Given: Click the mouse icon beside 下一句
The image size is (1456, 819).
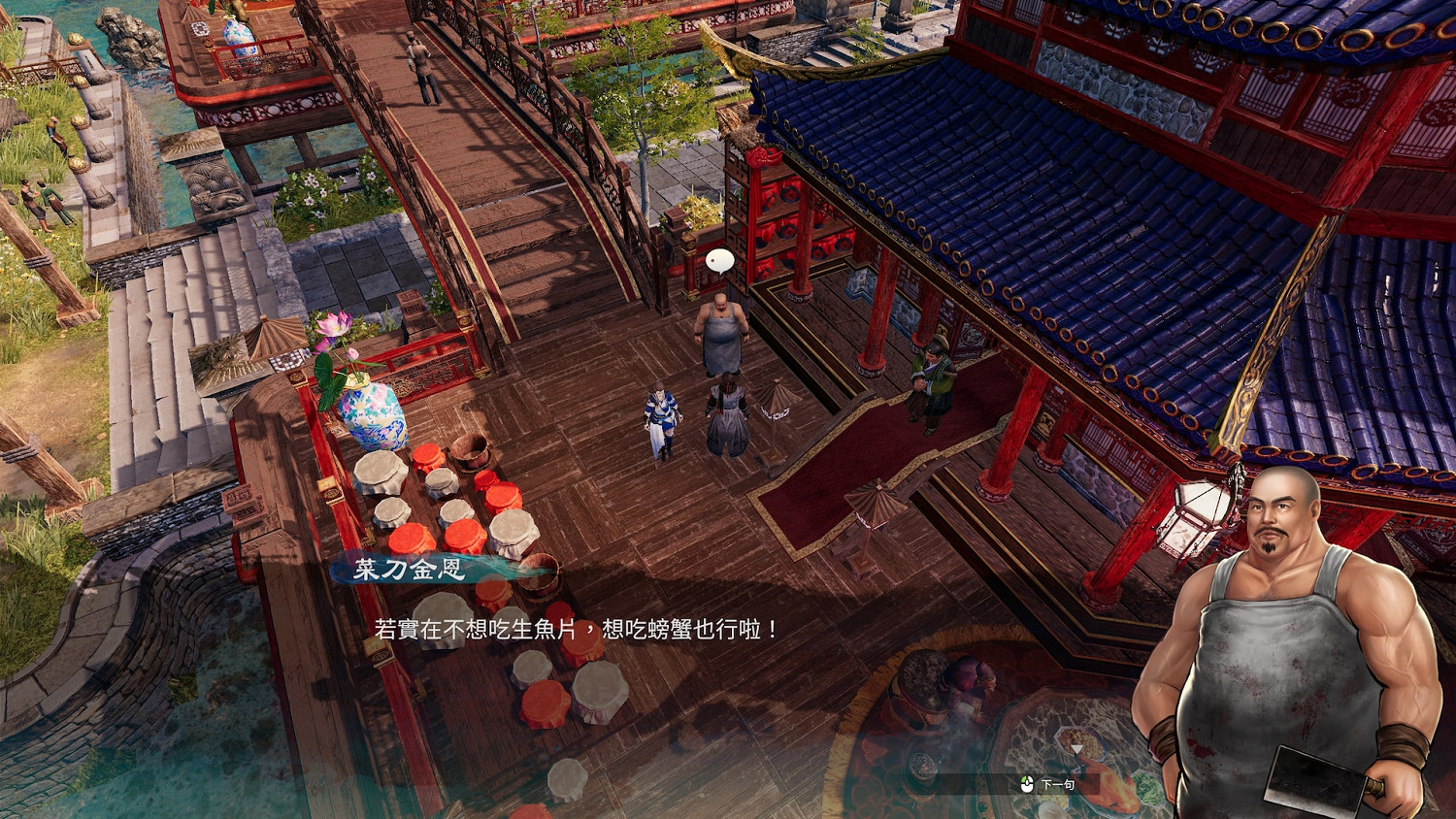Looking at the screenshot, I should (x=1027, y=784).
